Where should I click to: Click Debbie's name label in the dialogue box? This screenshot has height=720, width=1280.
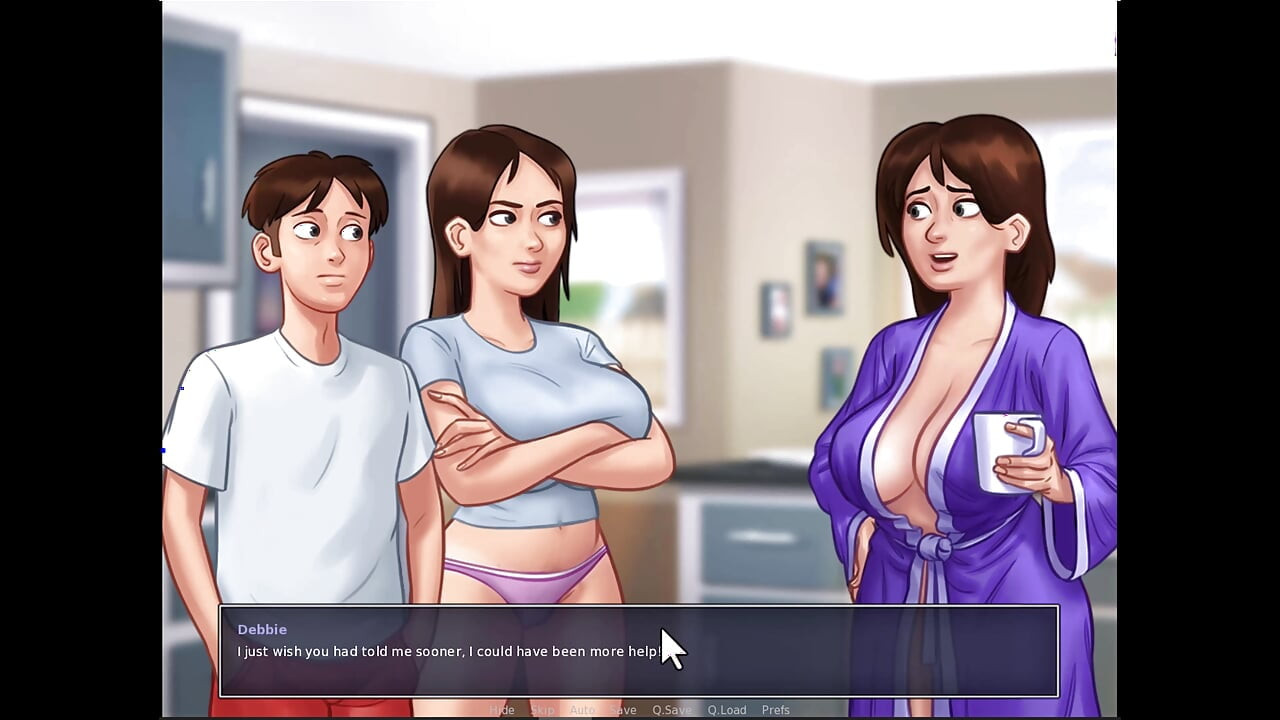click(263, 629)
